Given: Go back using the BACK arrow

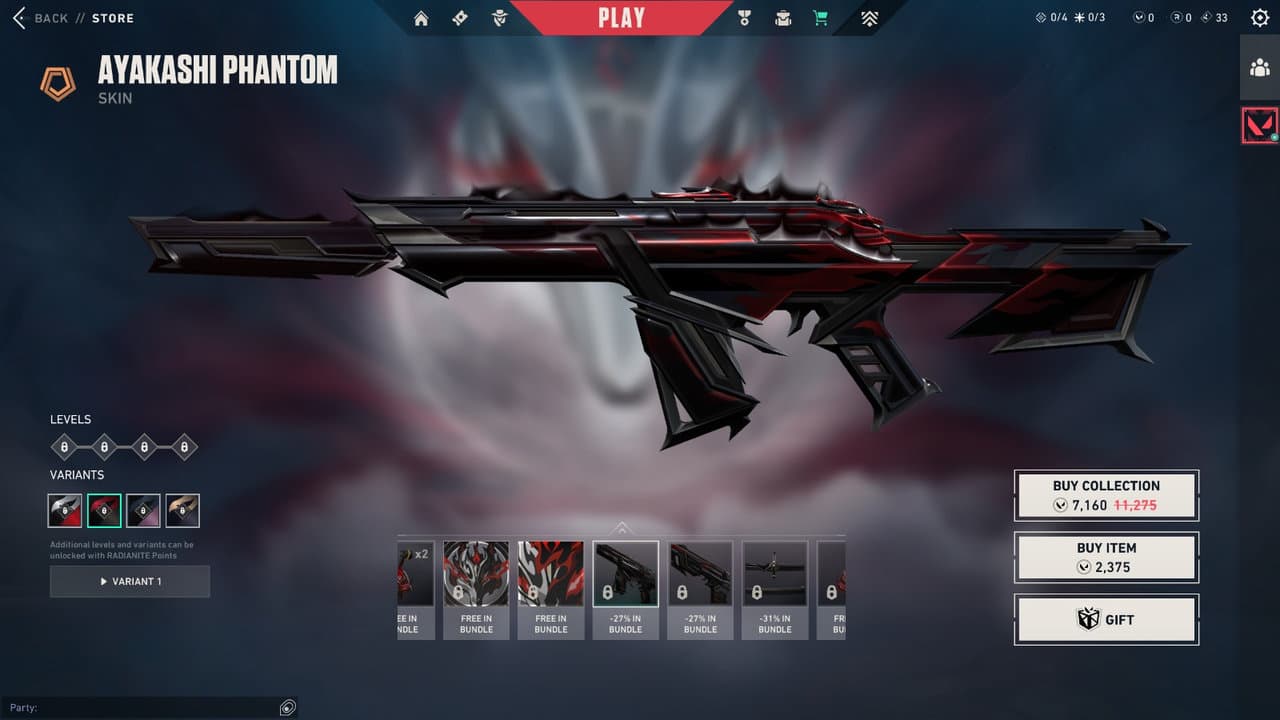Looking at the screenshot, I should tap(20, 17).
